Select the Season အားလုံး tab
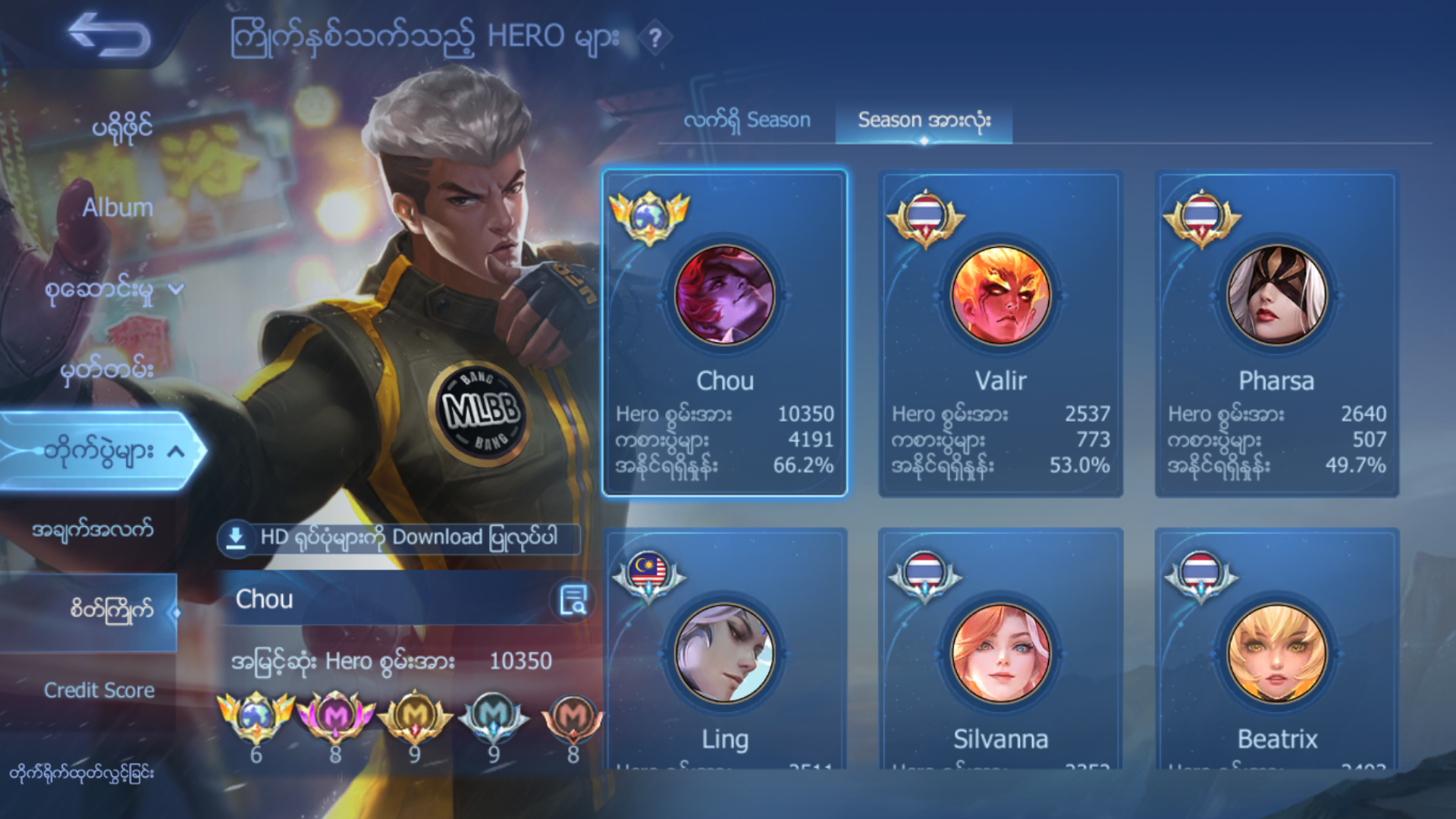 coord(924,120)
